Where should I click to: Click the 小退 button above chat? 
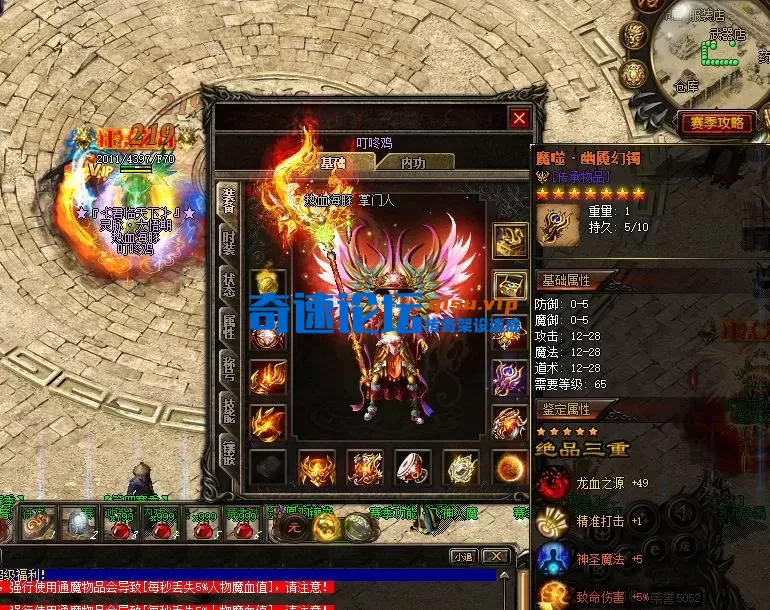[461, 557]
